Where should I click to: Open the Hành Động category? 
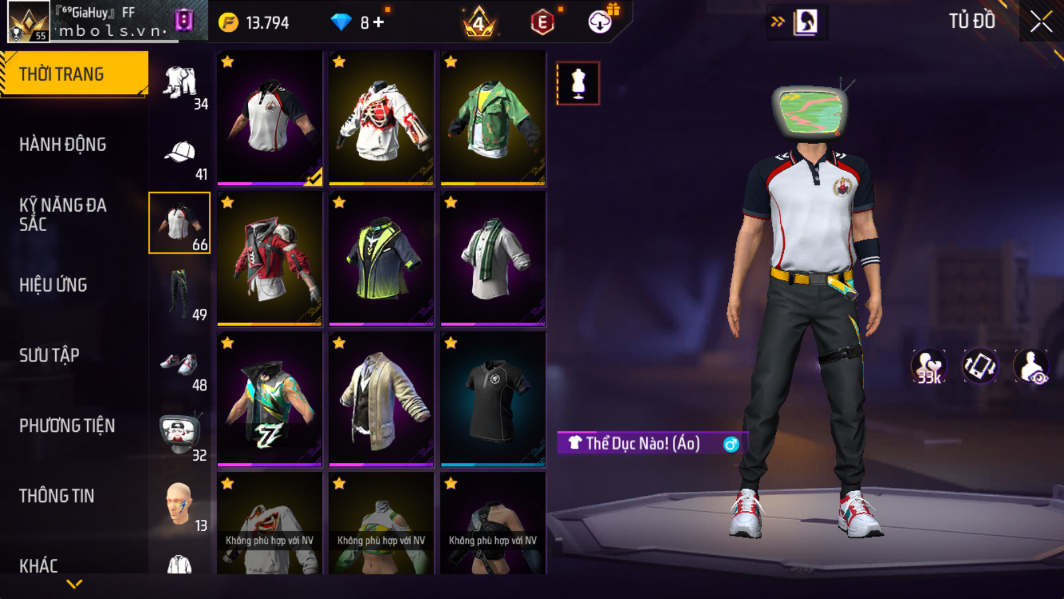[63, 145]
